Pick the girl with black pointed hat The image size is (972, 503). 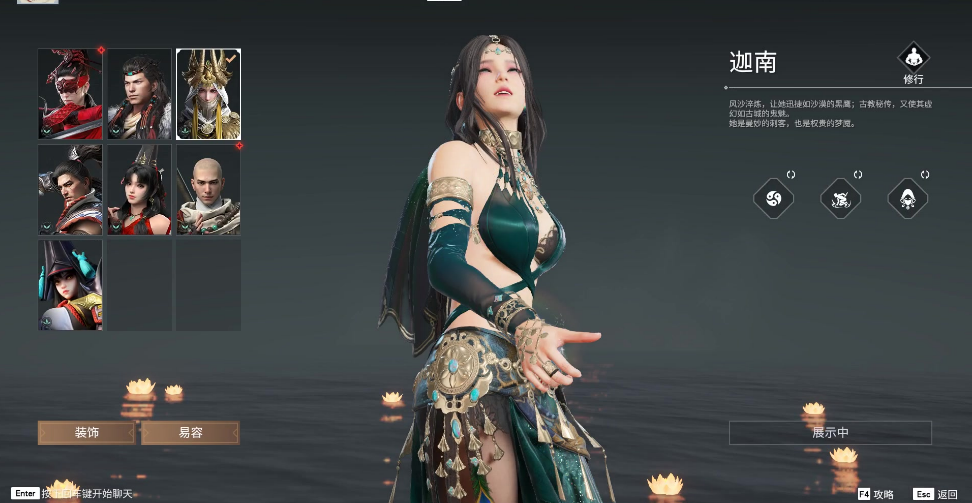(70, 284)
